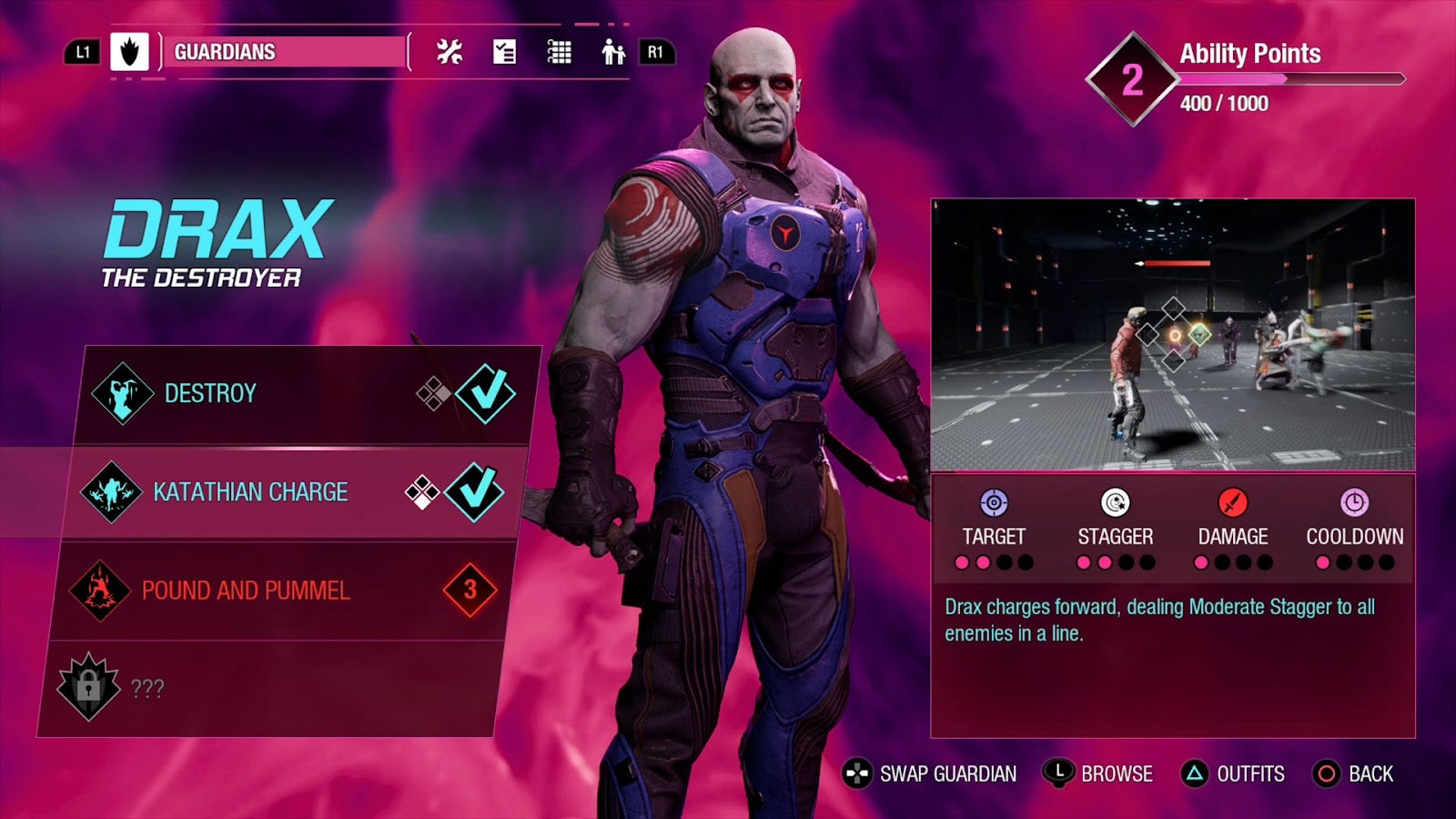The width and height of the screenshot is (1456, 819).
Task: Switch to the two figures tab
Action: tap(613, 52)
